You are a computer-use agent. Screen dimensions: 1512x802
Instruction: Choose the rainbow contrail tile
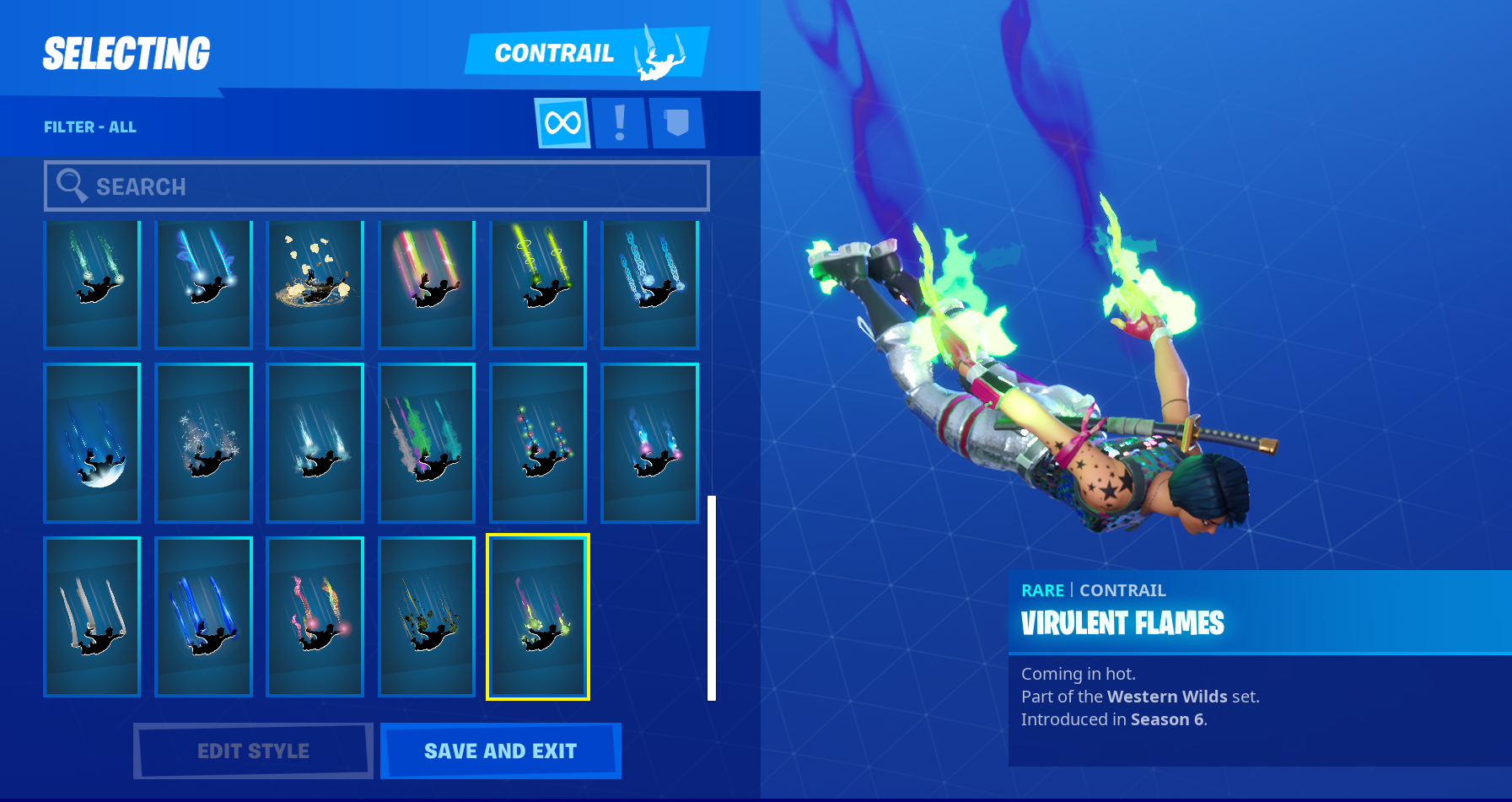(x=427, y=284)
